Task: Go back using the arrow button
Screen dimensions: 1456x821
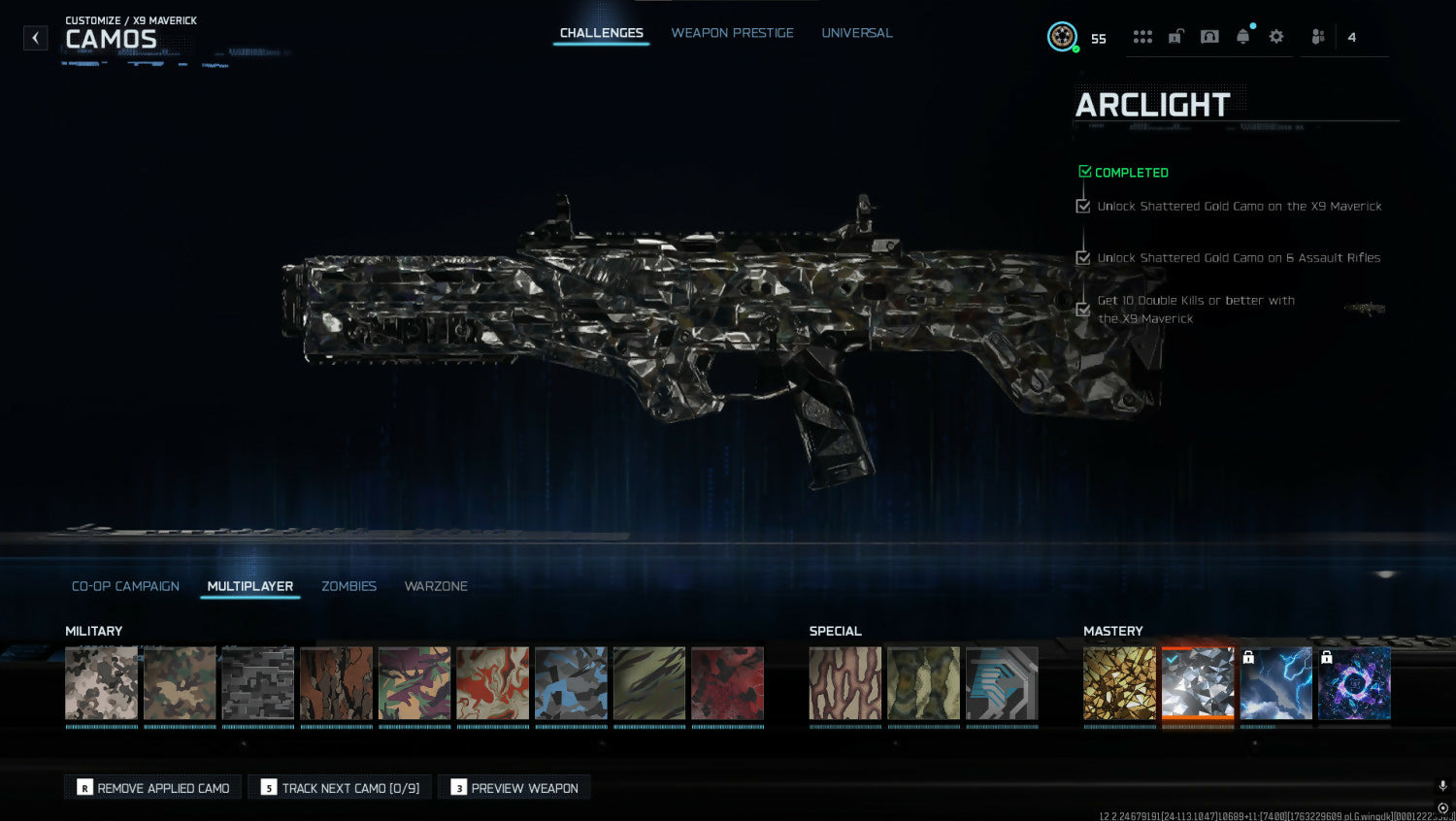Action: (x=36, y=38)
